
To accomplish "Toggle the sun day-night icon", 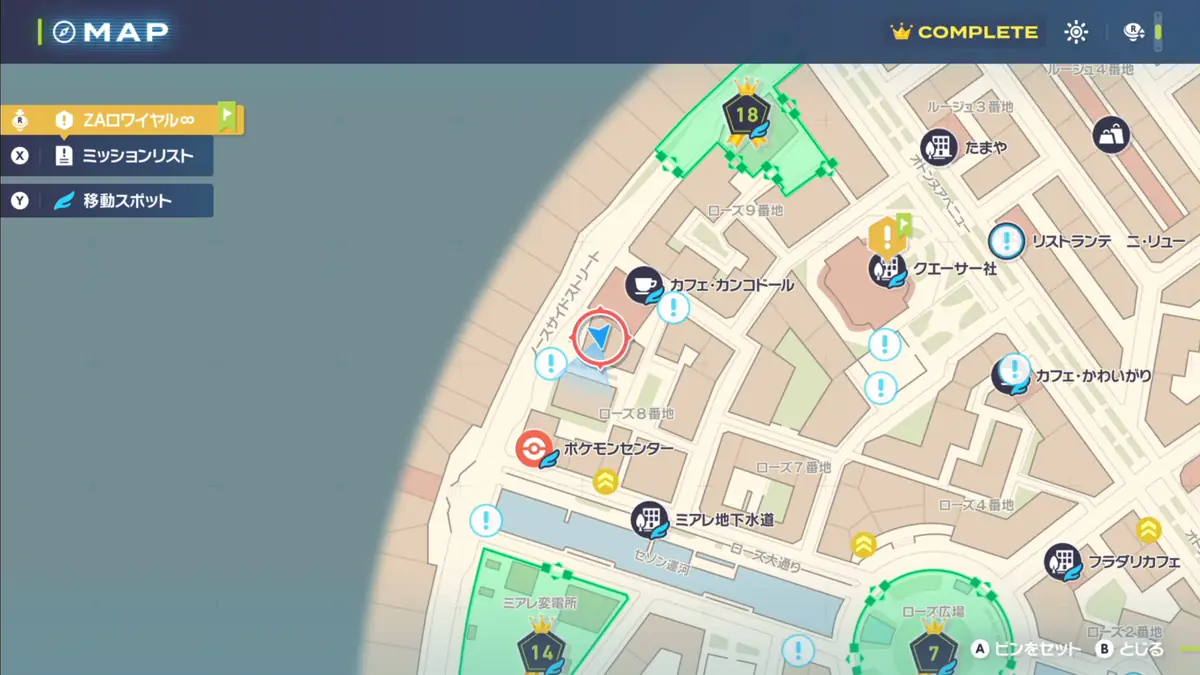I will tap(1076, 32).
